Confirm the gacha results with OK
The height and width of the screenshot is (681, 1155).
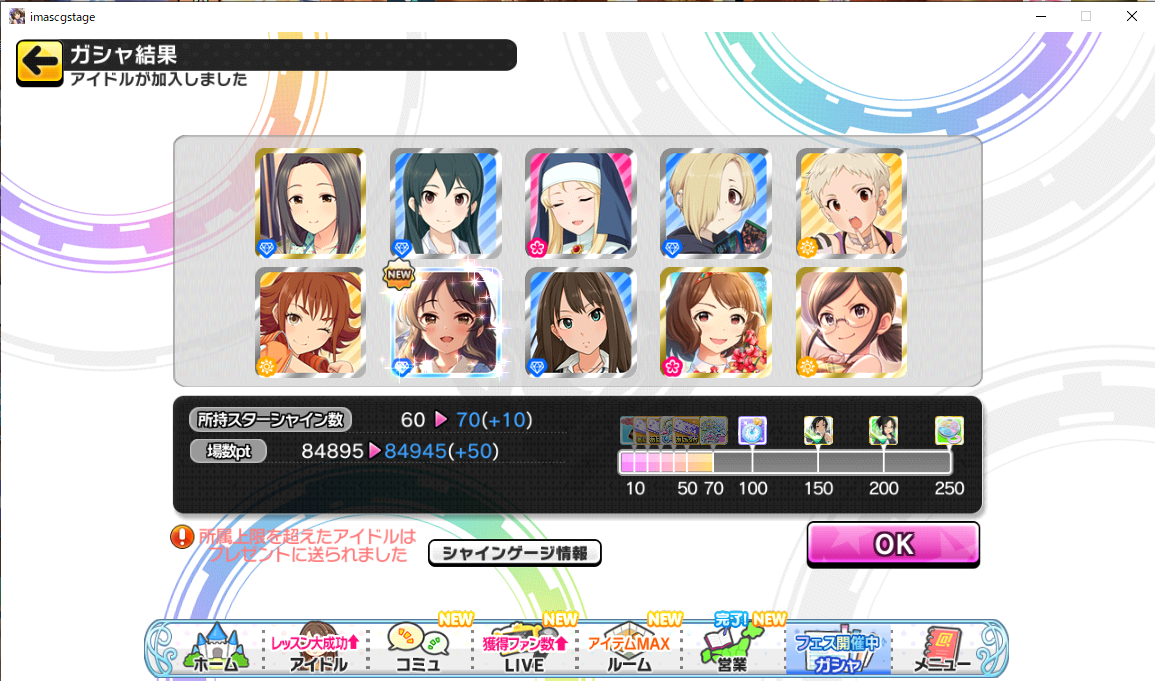[x=892, y=543]
